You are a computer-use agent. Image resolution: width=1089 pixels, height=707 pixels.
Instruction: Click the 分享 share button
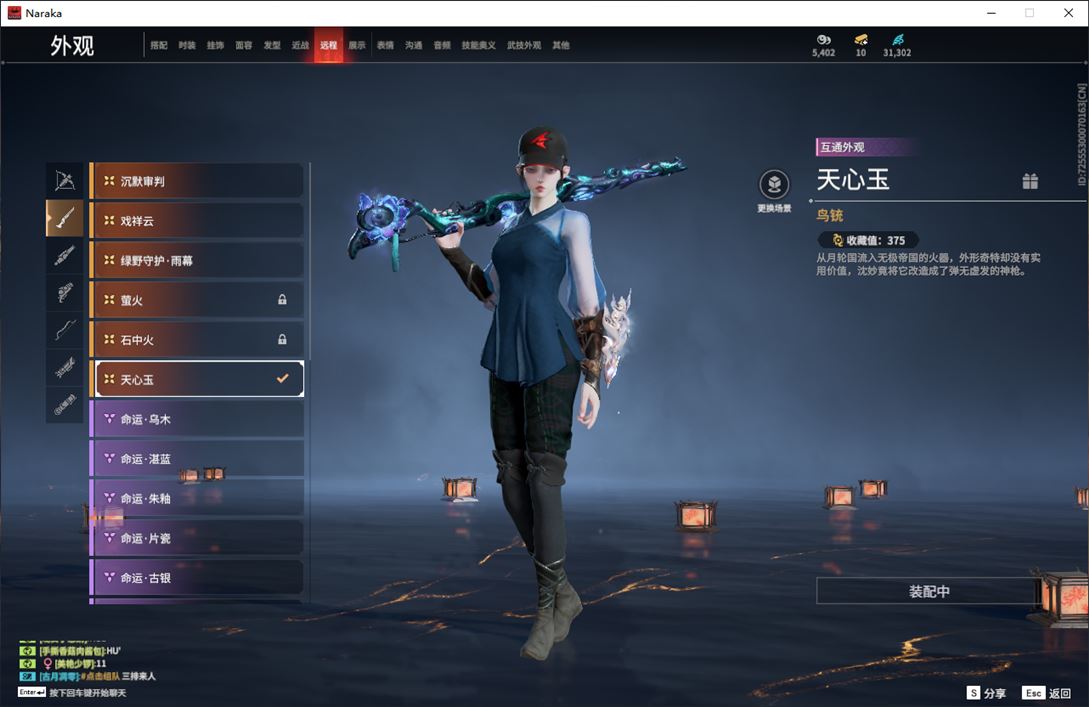tap(986, 693)
